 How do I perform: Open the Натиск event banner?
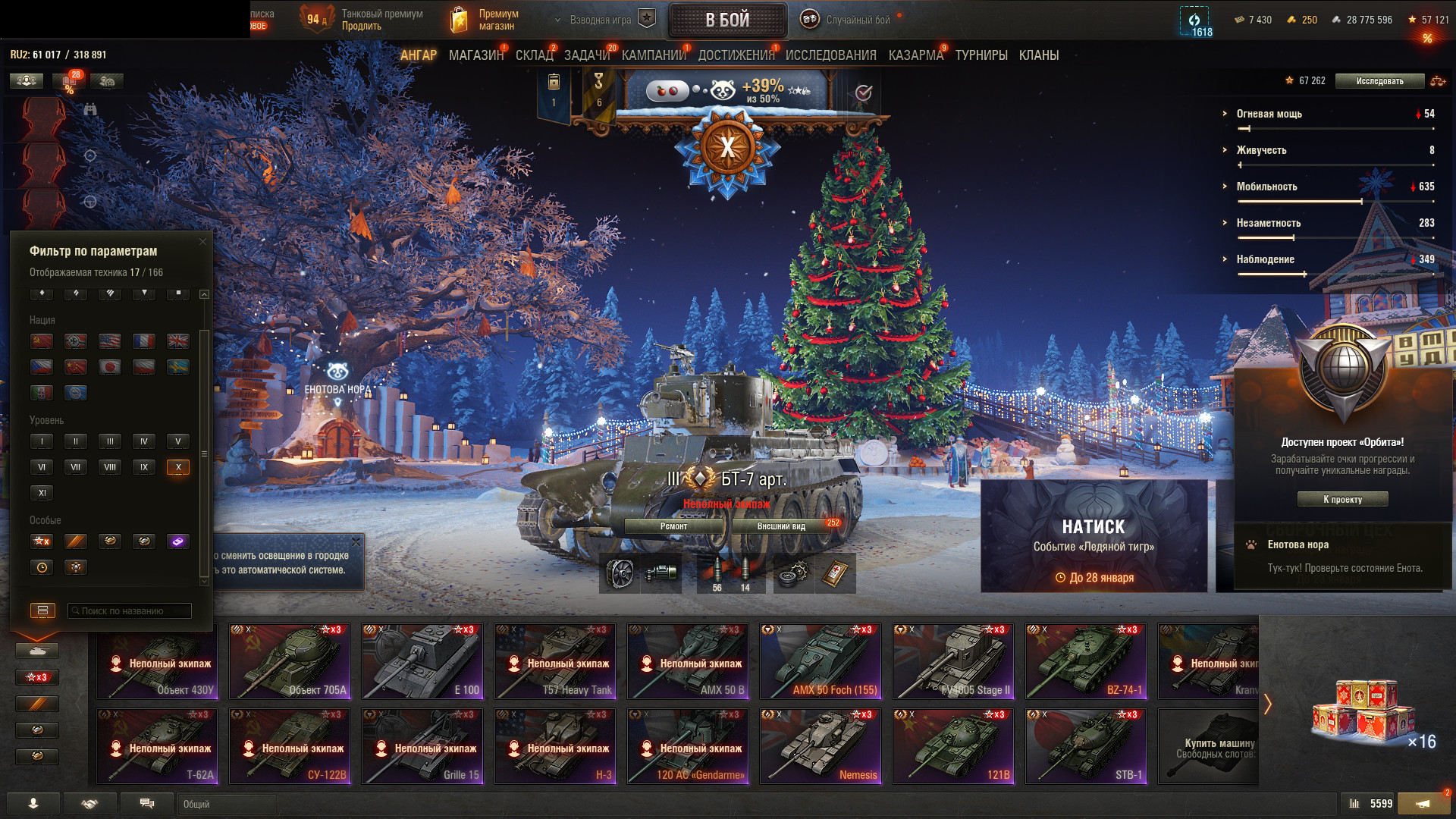pos(1094,536)
